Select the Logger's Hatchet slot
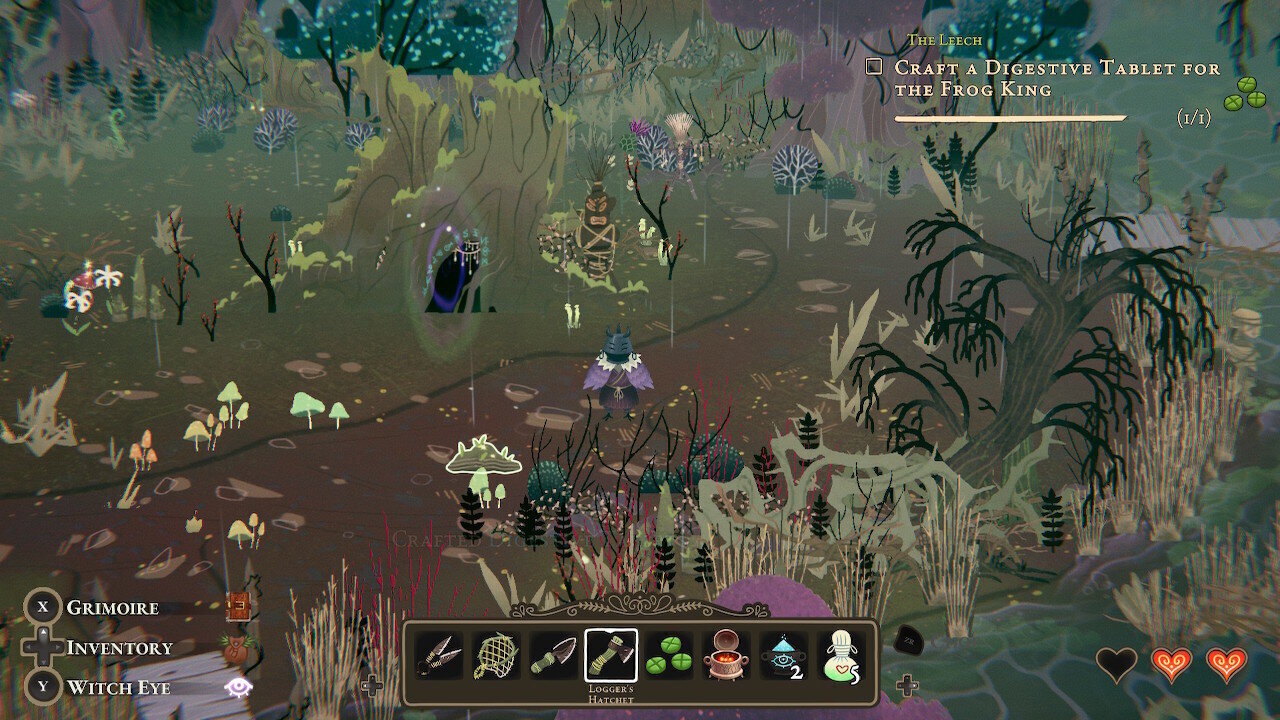1280x720 pixels. pyautogui.click(x=611, y=655)
